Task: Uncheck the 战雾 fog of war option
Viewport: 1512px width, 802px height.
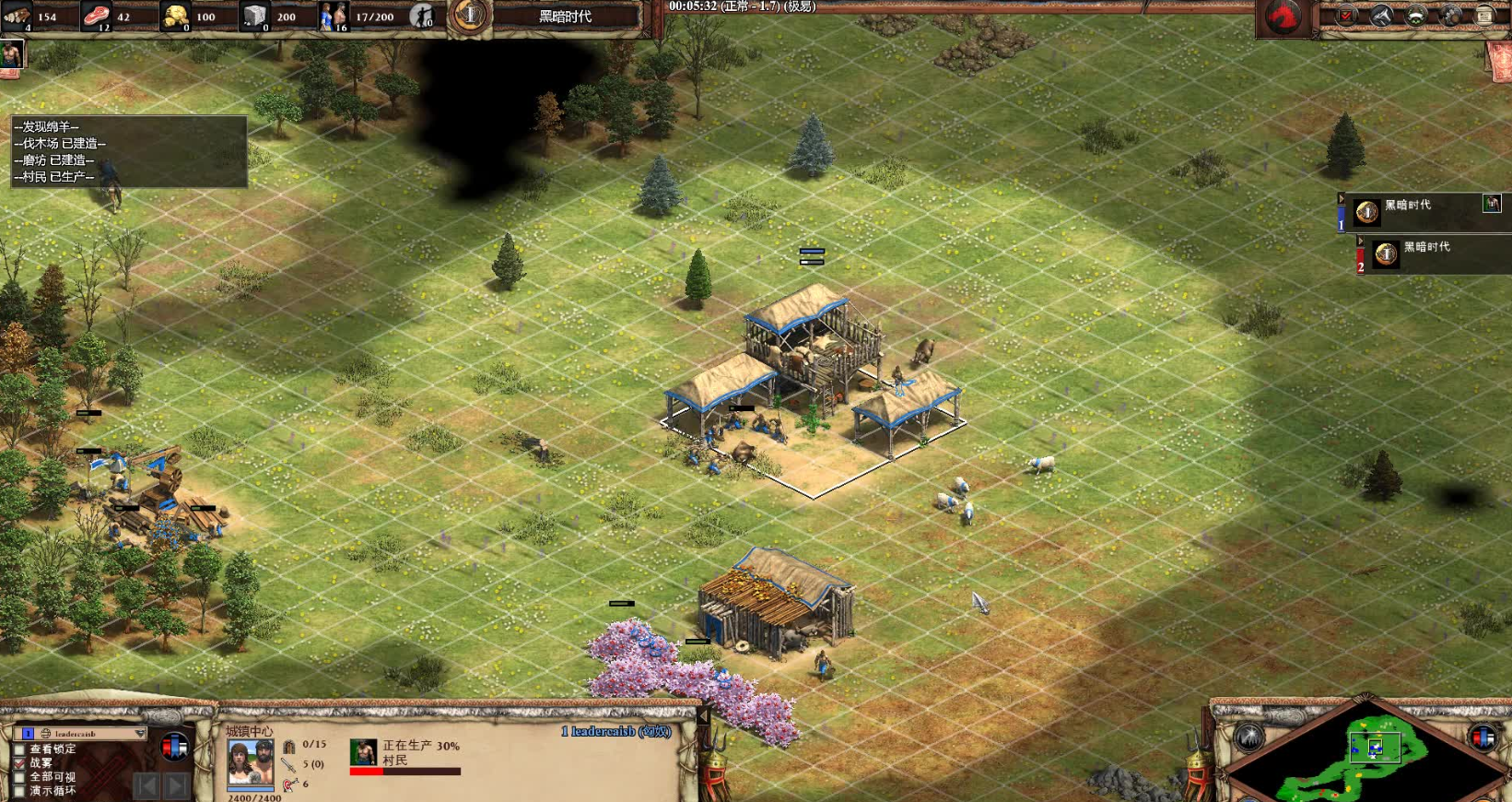Action: click(19, 763)
